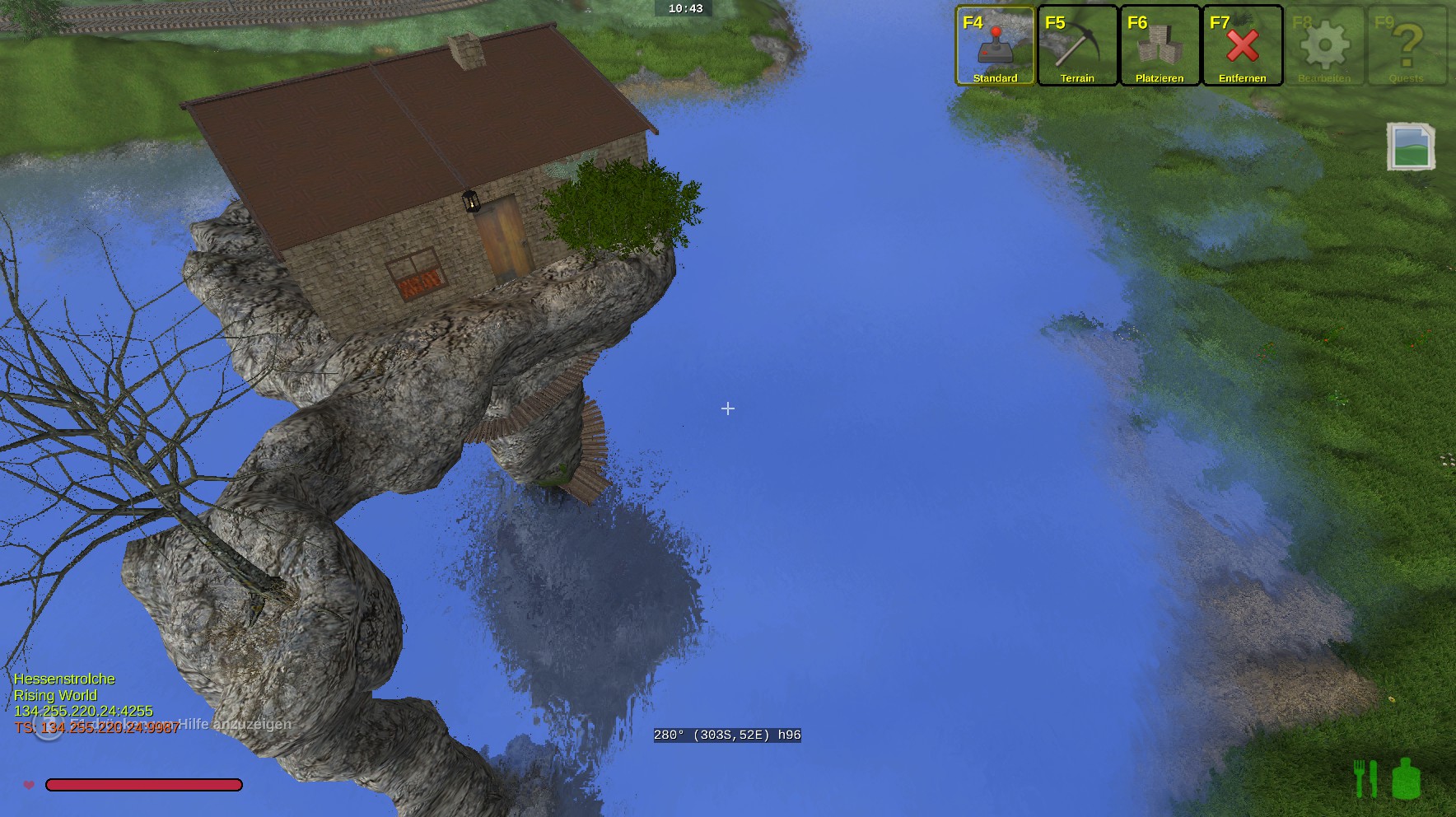Choose the F6 Platzieren block tool
Screen dimensions: 1456x817
[x=1160, y=46]
